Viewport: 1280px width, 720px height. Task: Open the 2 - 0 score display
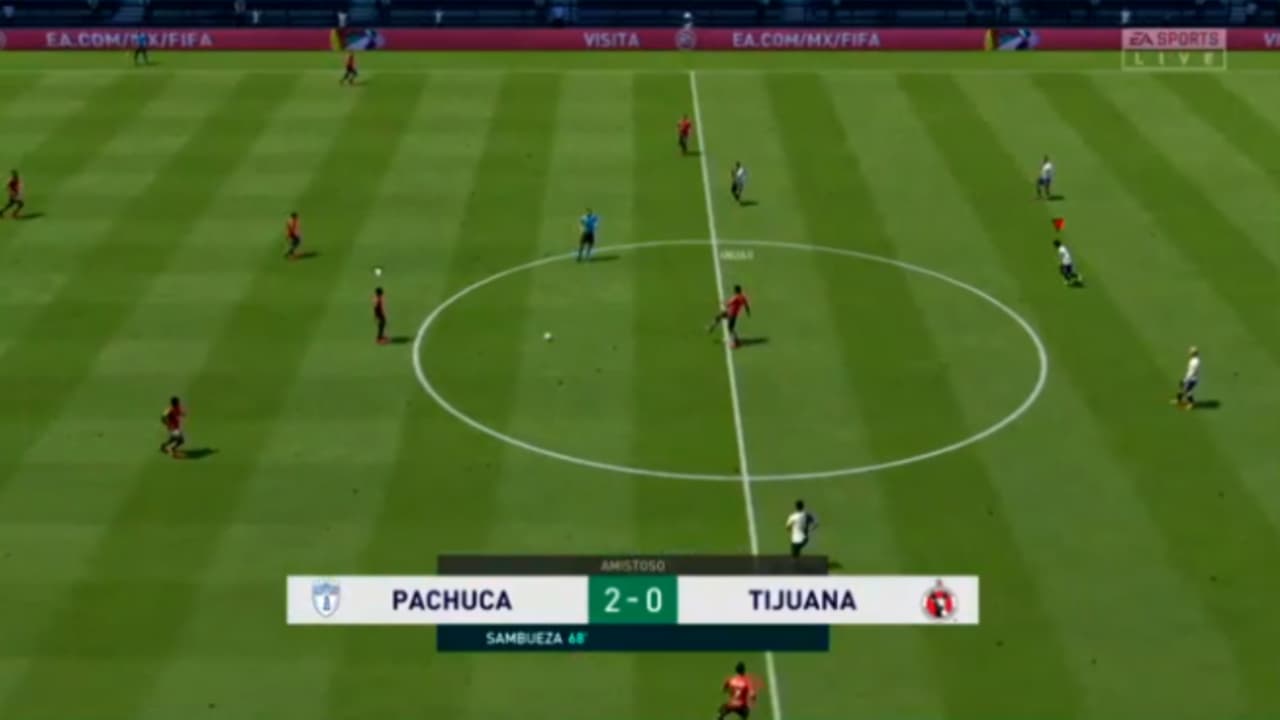[633, 600]
